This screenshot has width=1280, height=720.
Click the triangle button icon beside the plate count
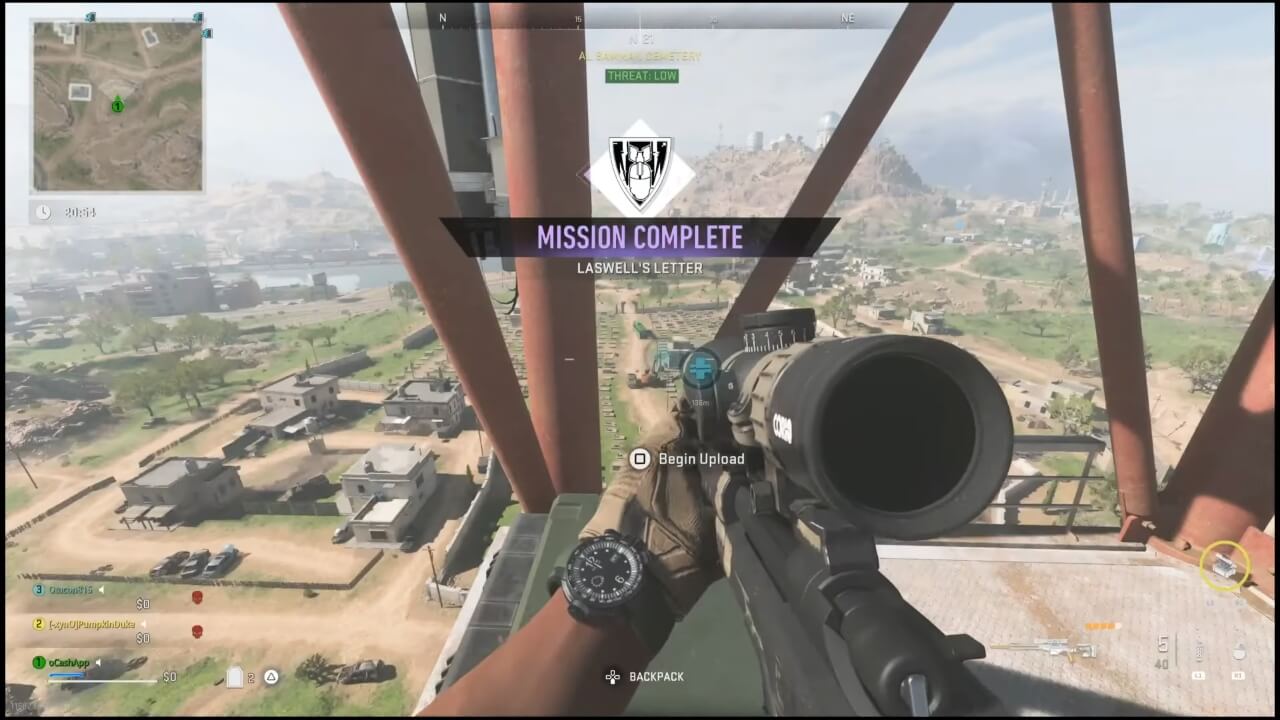270,677
